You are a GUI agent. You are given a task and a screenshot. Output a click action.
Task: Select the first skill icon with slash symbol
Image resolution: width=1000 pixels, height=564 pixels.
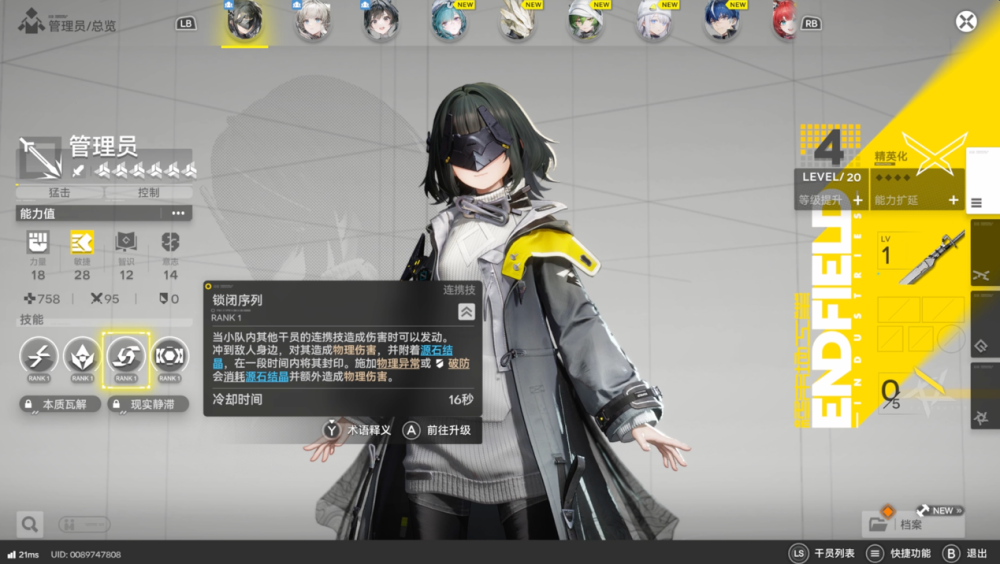pos(38,355)
